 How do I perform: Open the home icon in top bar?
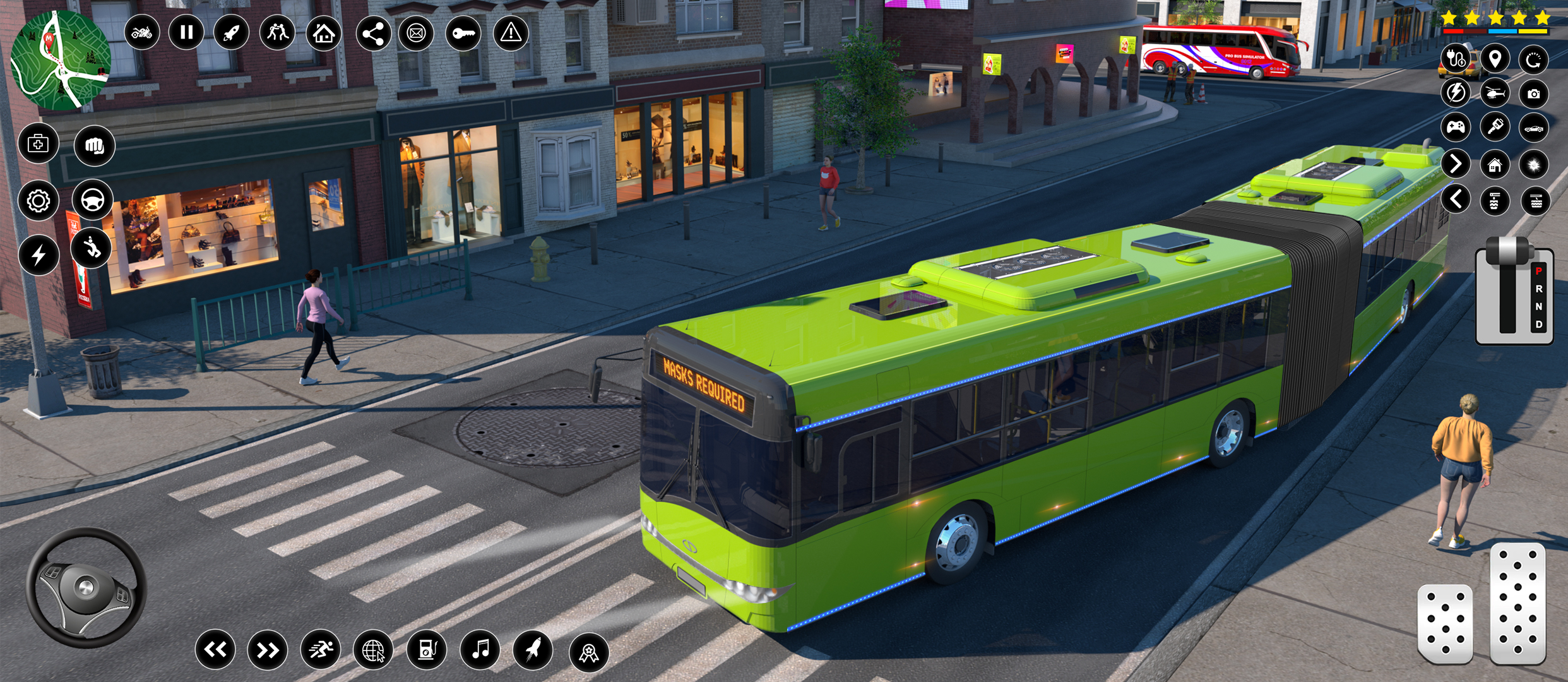point(324,33)
